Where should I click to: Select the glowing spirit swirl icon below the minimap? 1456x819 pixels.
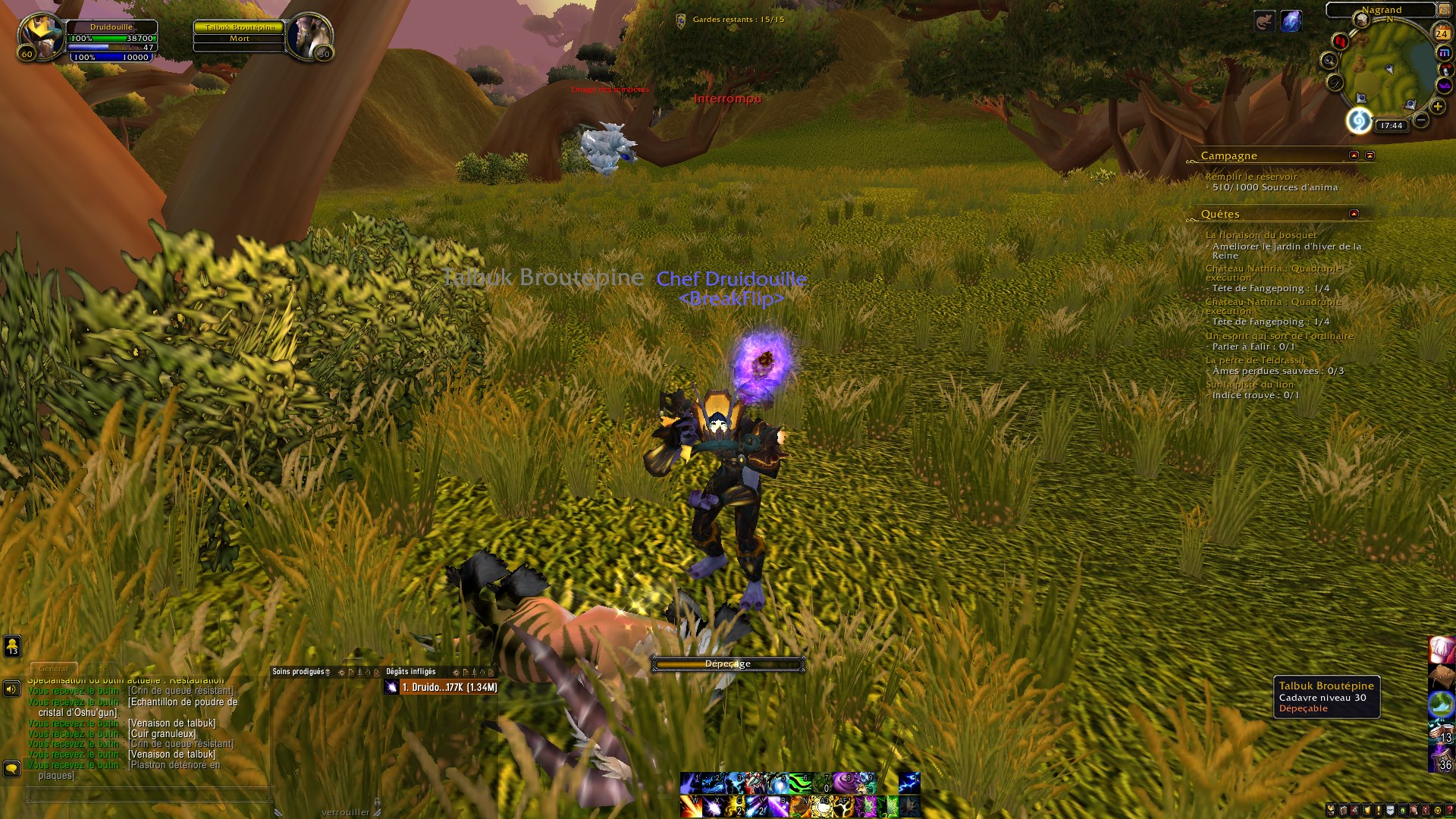[x=1360, y=121]
